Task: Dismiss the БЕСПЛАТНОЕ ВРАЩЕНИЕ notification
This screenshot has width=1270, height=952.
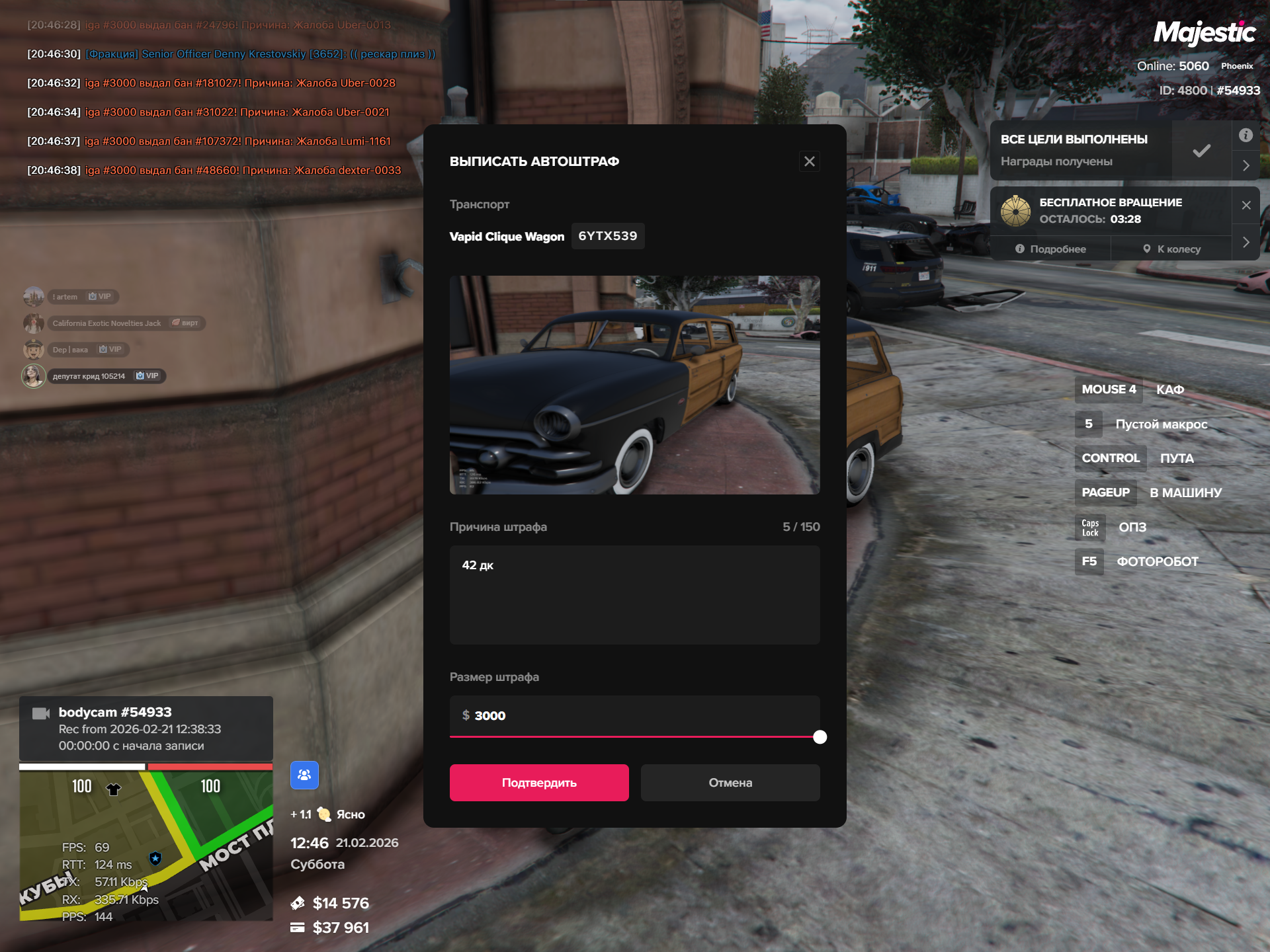Action: pyautogui.click(x=1246, y=205)
